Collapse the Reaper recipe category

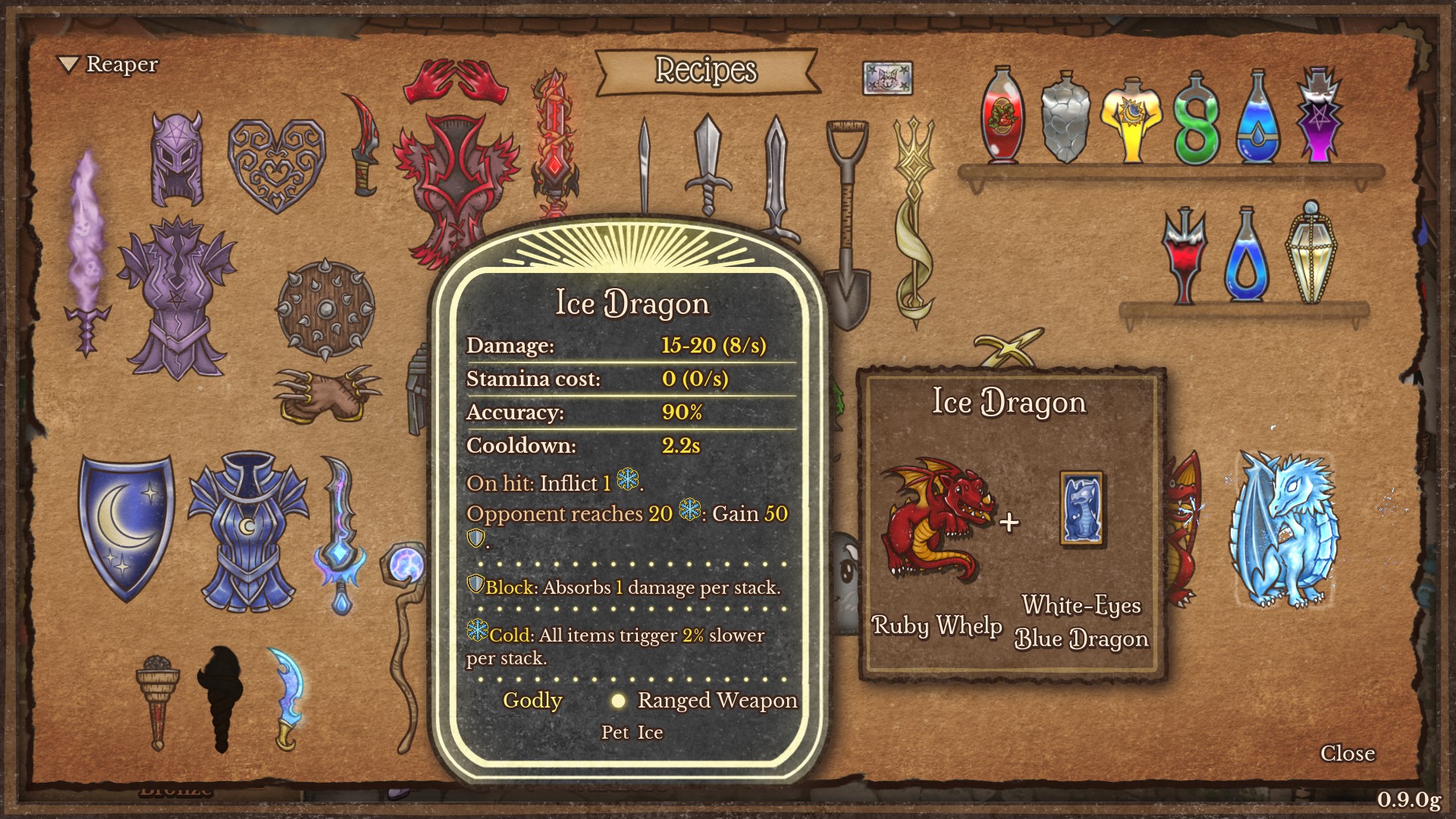pyautogui.click(x=70, y=64)
